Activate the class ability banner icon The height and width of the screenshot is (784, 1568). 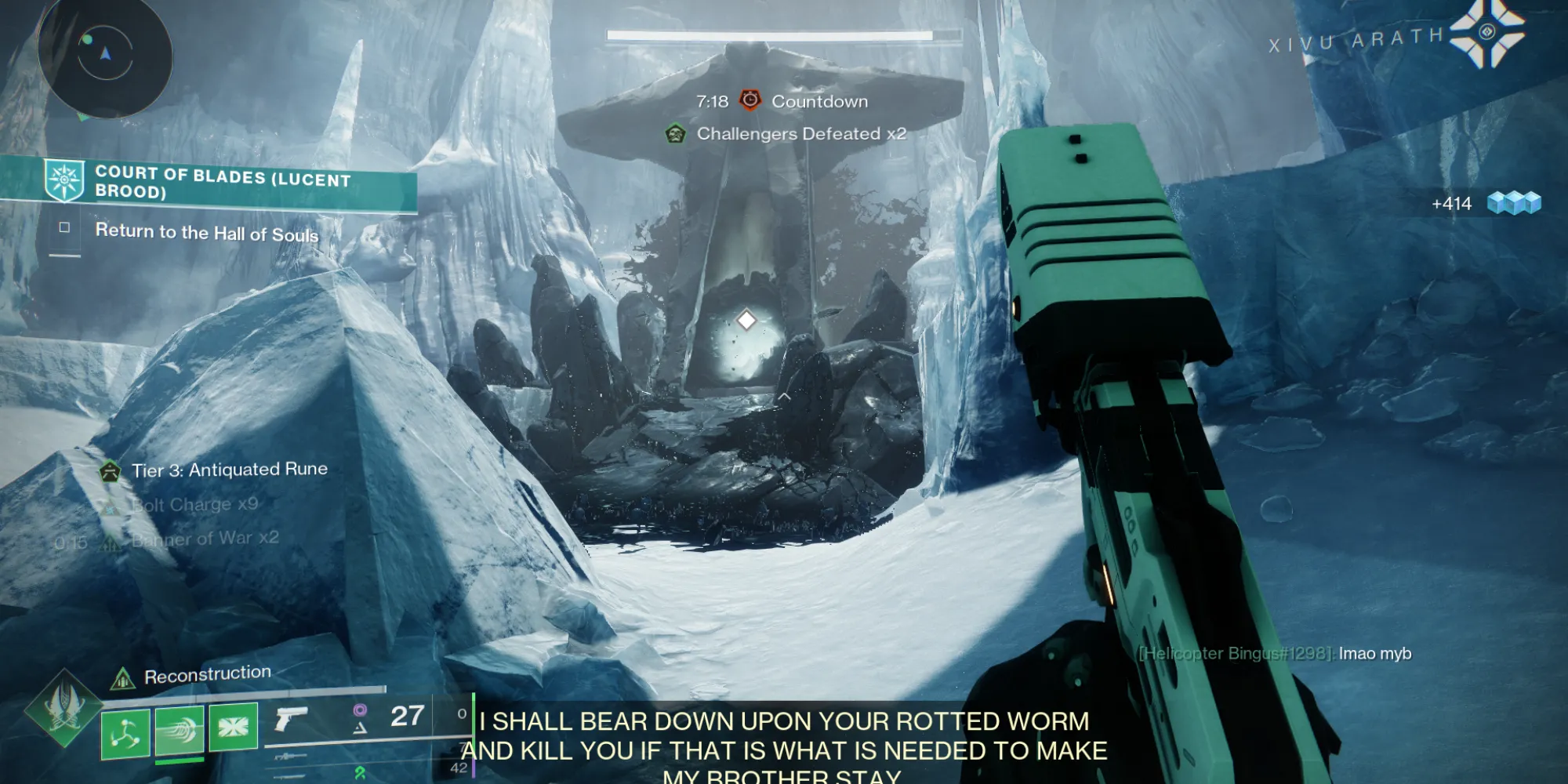point(234,727)
